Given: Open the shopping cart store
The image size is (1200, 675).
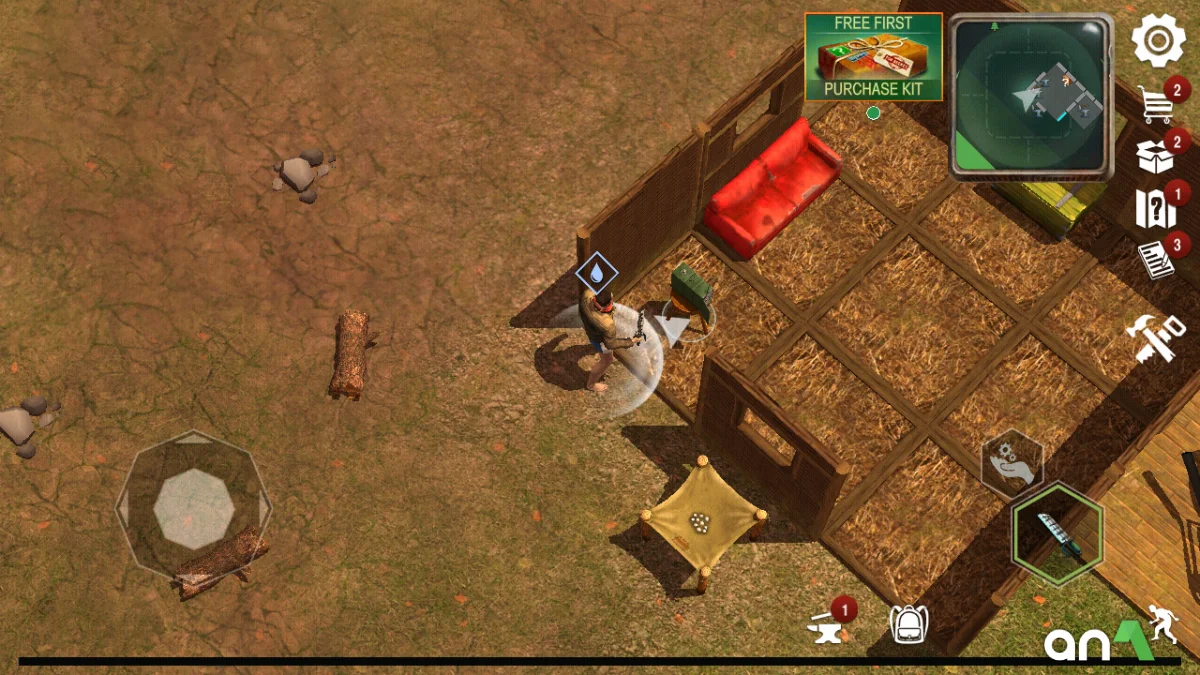Looking at the screenshot, I should click(x=1158, y=103).
